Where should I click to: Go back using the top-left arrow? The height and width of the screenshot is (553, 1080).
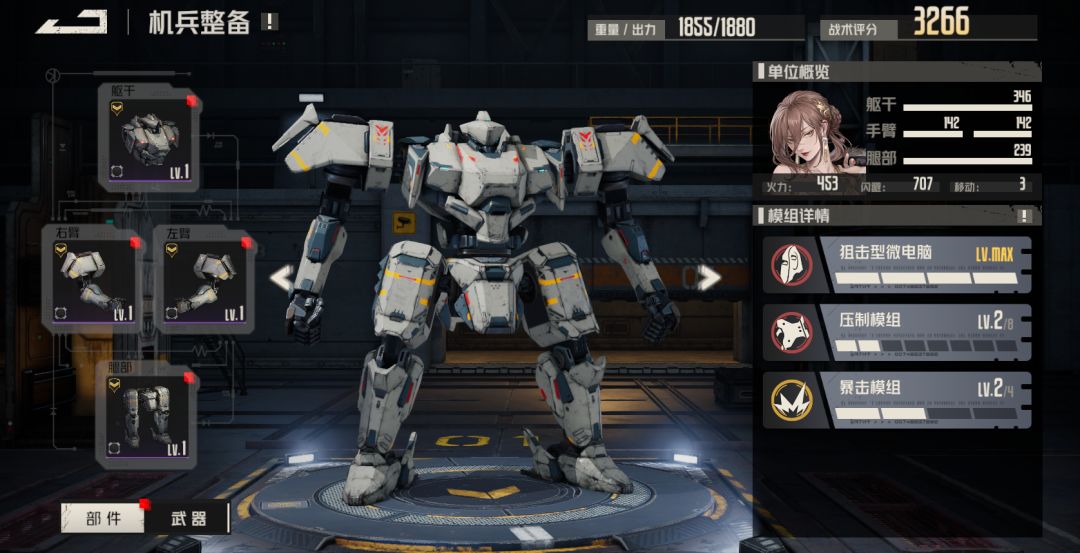coord(71,22)
